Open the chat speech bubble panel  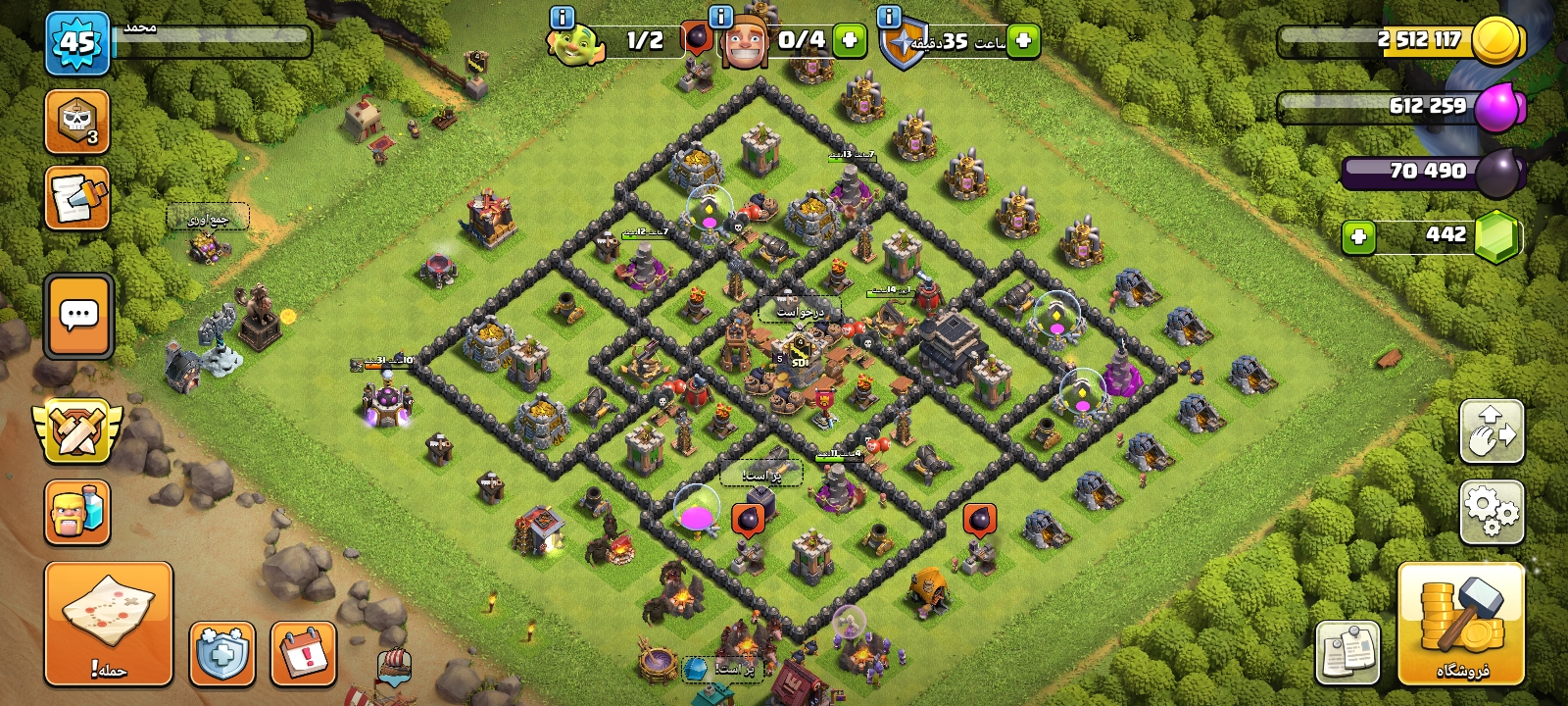(x=78, y=316)
